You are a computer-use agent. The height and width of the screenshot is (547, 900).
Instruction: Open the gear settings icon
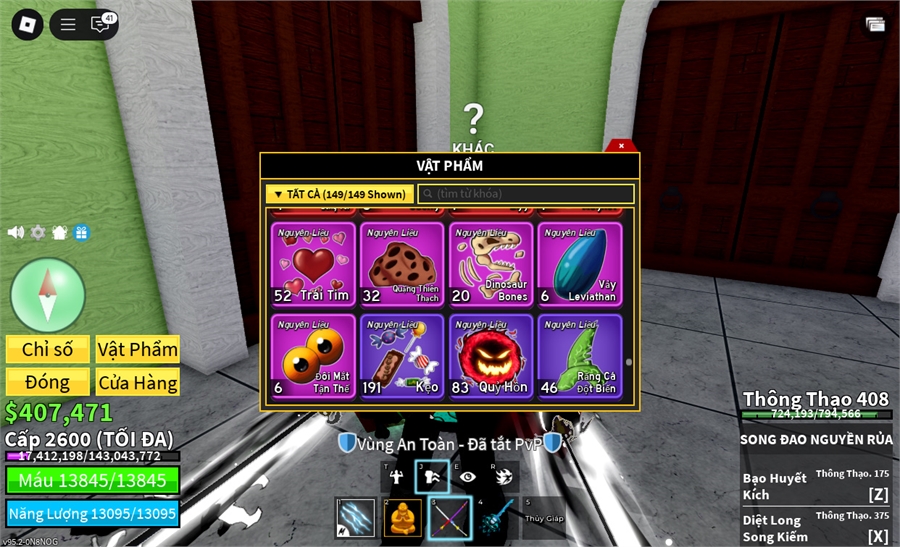[x=38, y=232]
